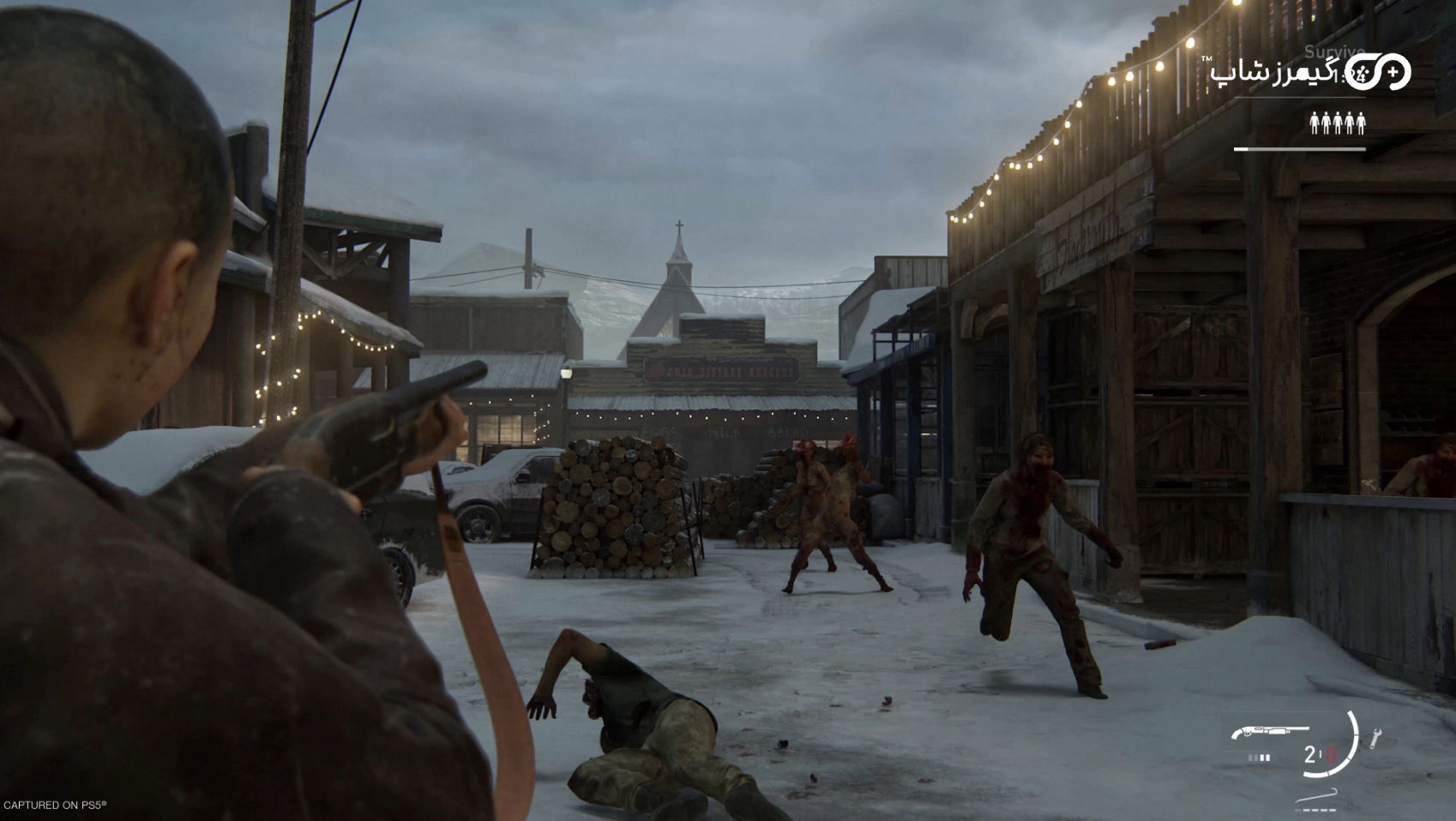Click the Survive objective label

(x=1333, y=52)
